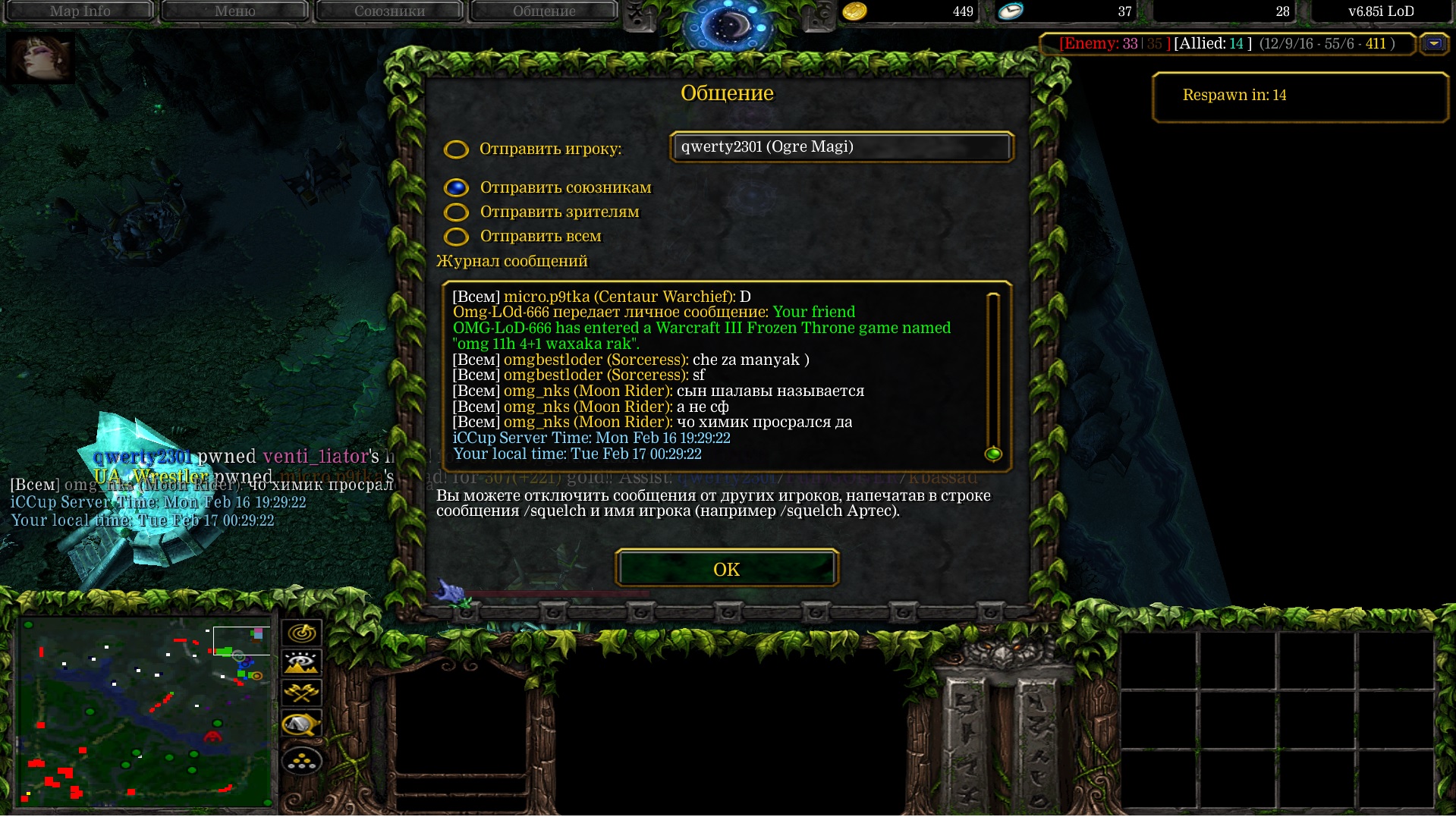Pick the 'Отправить всем' radio option
1456x817 pixels.
pos(456,237)
